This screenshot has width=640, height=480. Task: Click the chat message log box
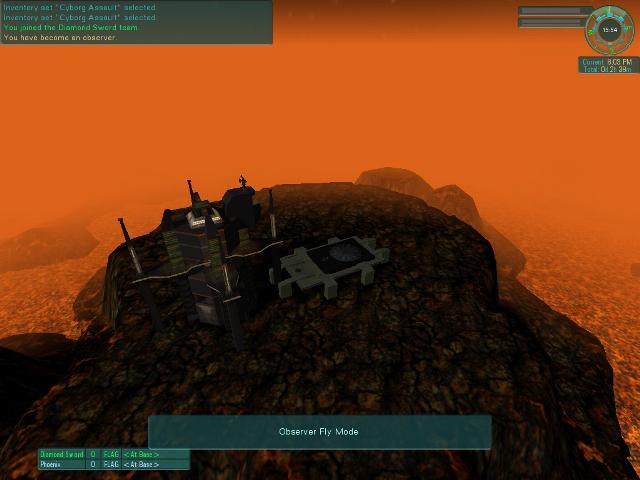(x=136, y=22)
